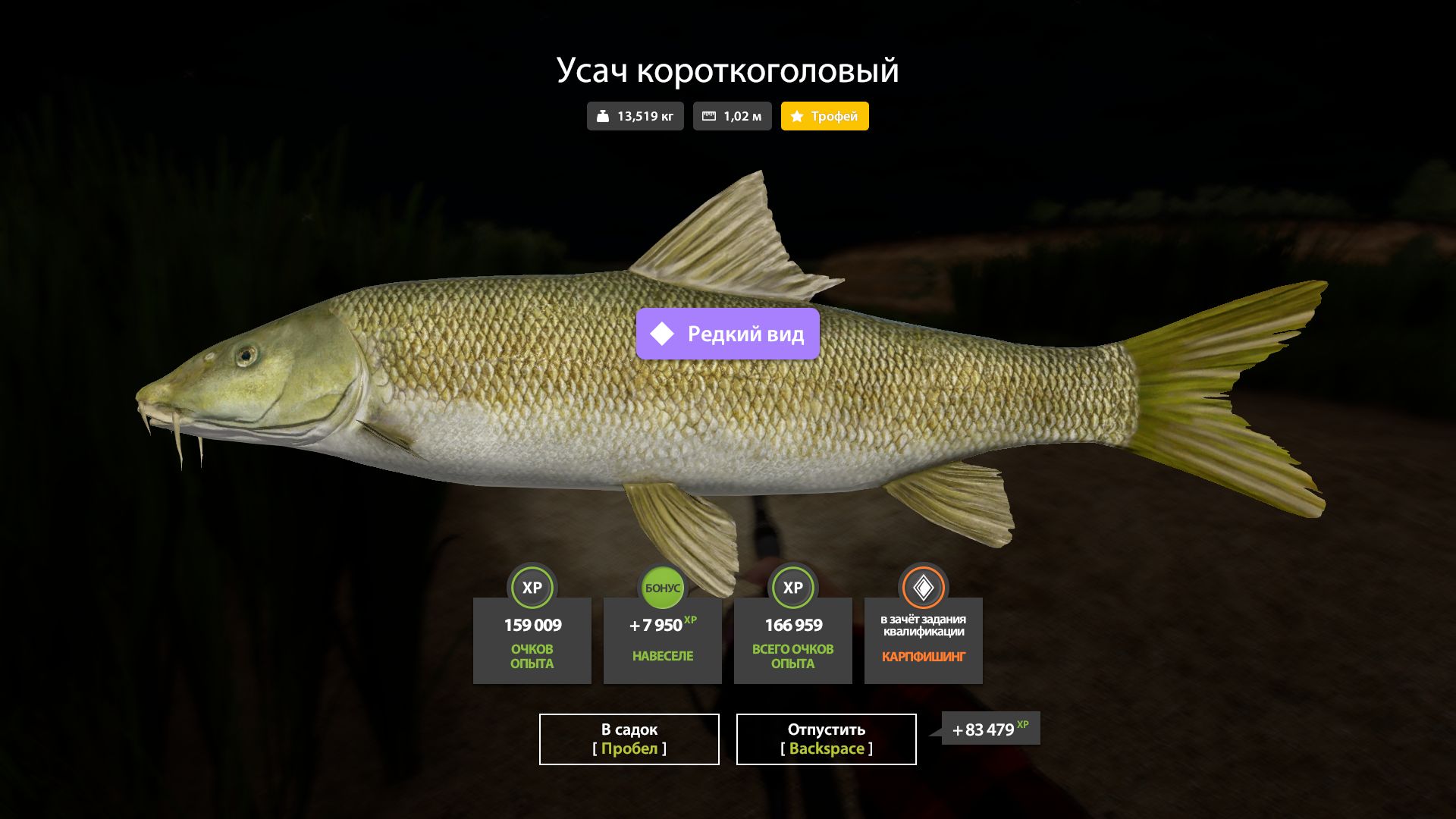
Task: Click the В садок button
Action: click(x=629, y=739)
